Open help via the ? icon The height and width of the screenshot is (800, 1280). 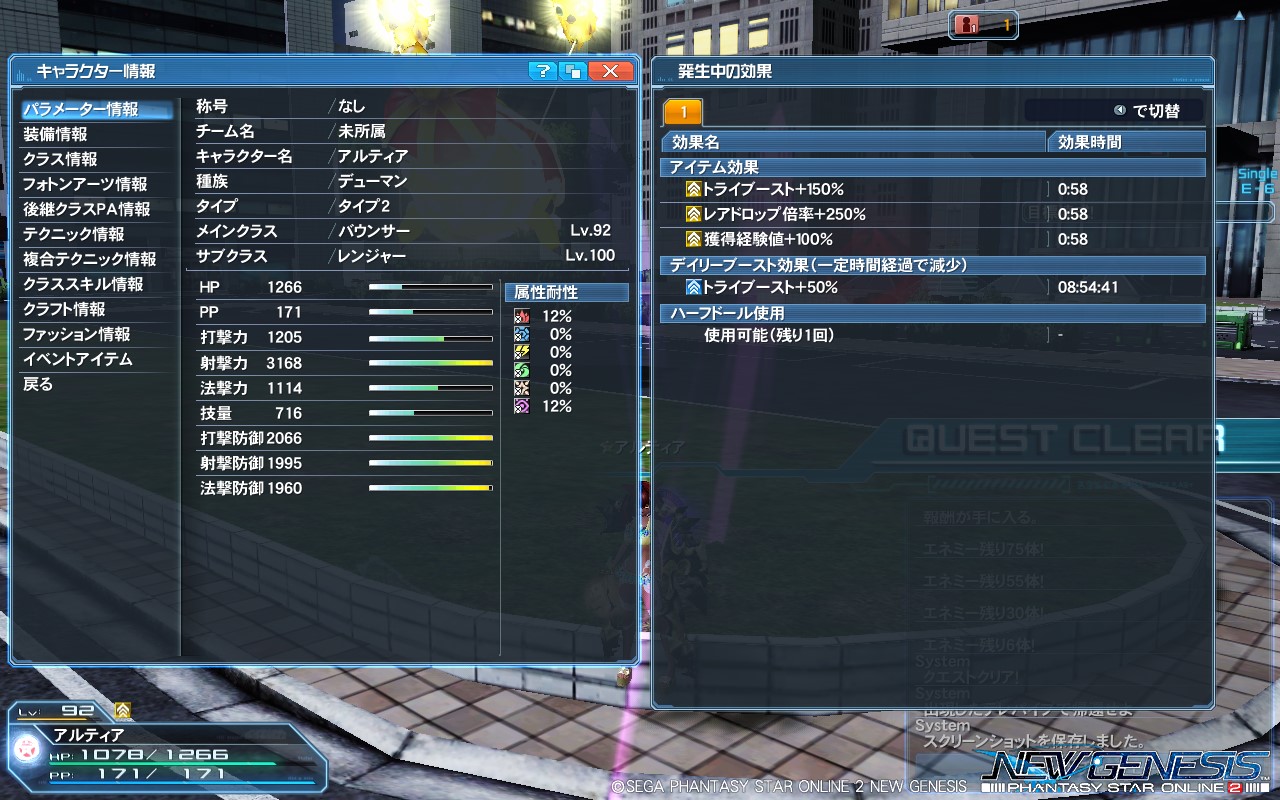coord(541,71)
